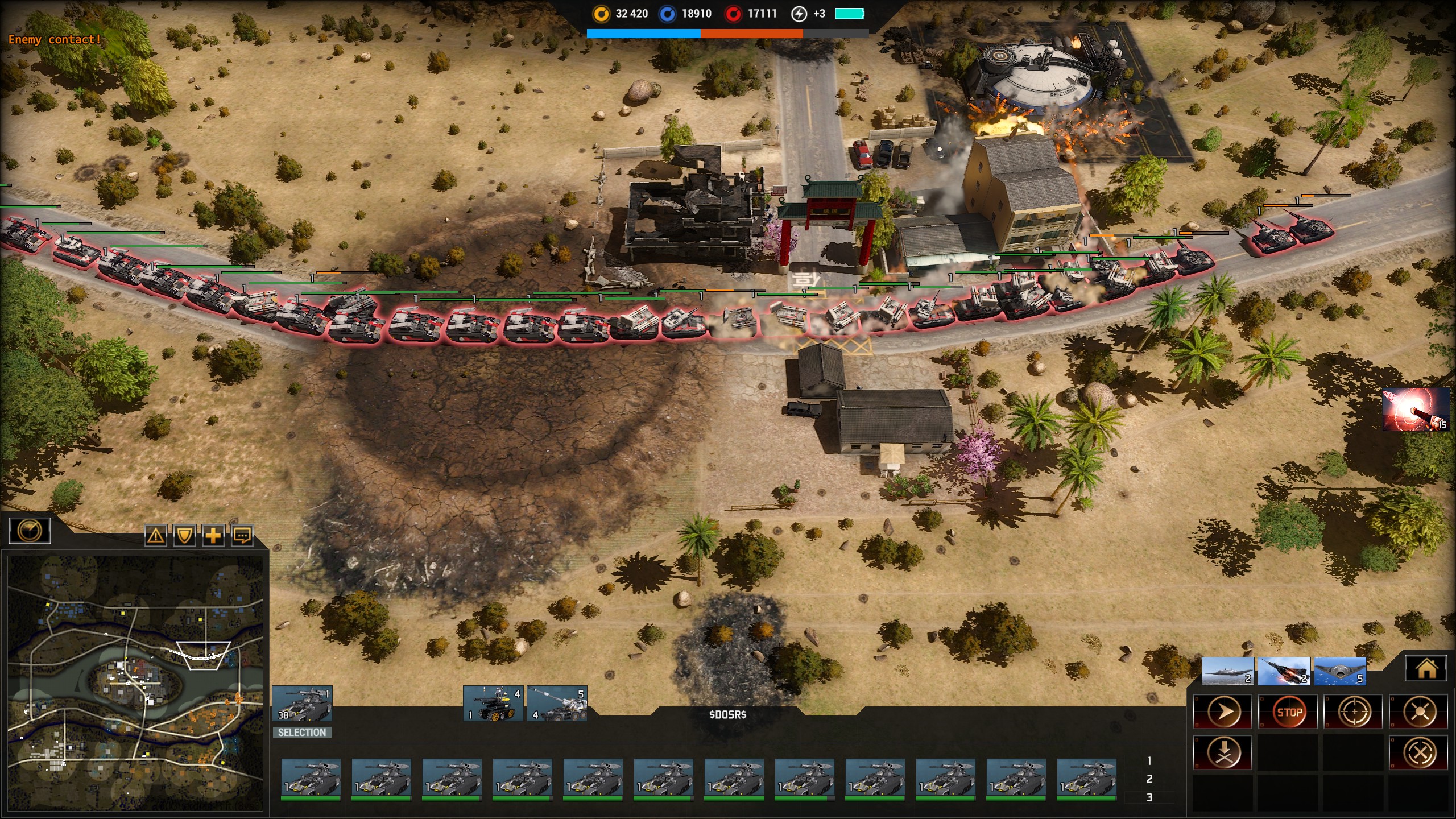This screenshot has width=1456, height=819.
Task: Click the minimap
Action: [135, 682]
